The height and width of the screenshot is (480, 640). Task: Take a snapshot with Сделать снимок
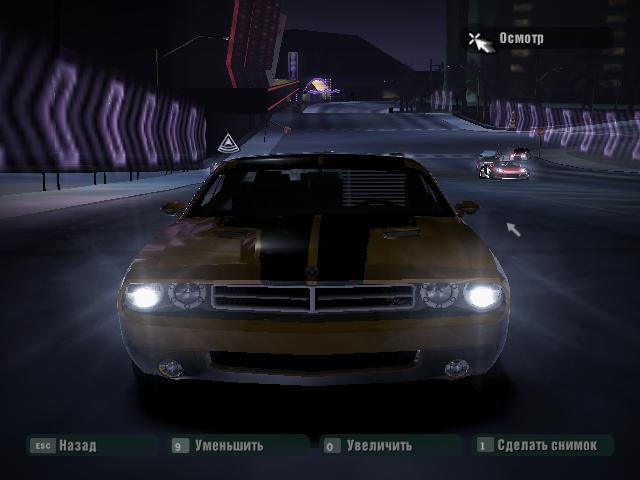point(545,446)
